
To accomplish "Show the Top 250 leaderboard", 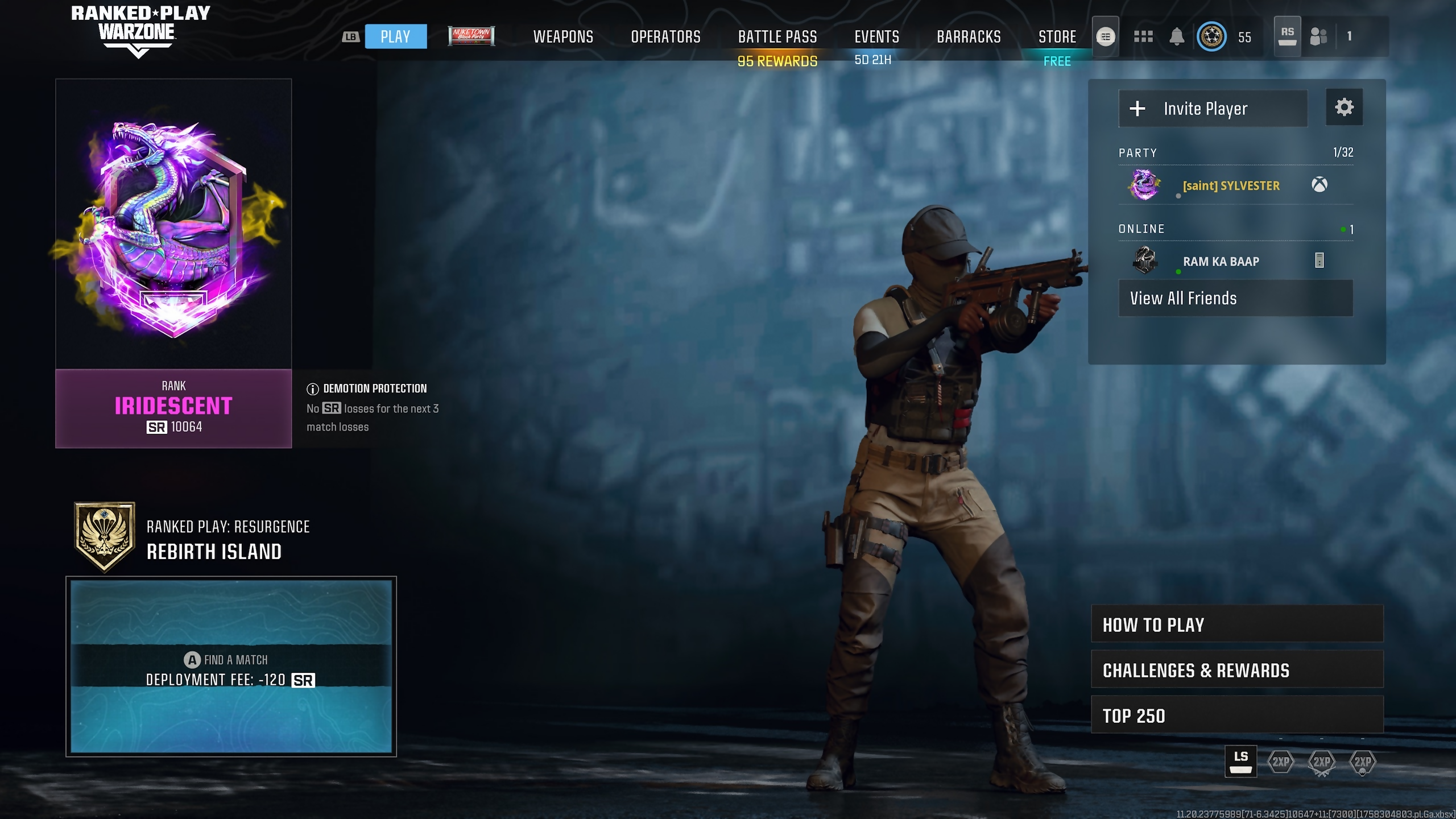I will 1236,715.
